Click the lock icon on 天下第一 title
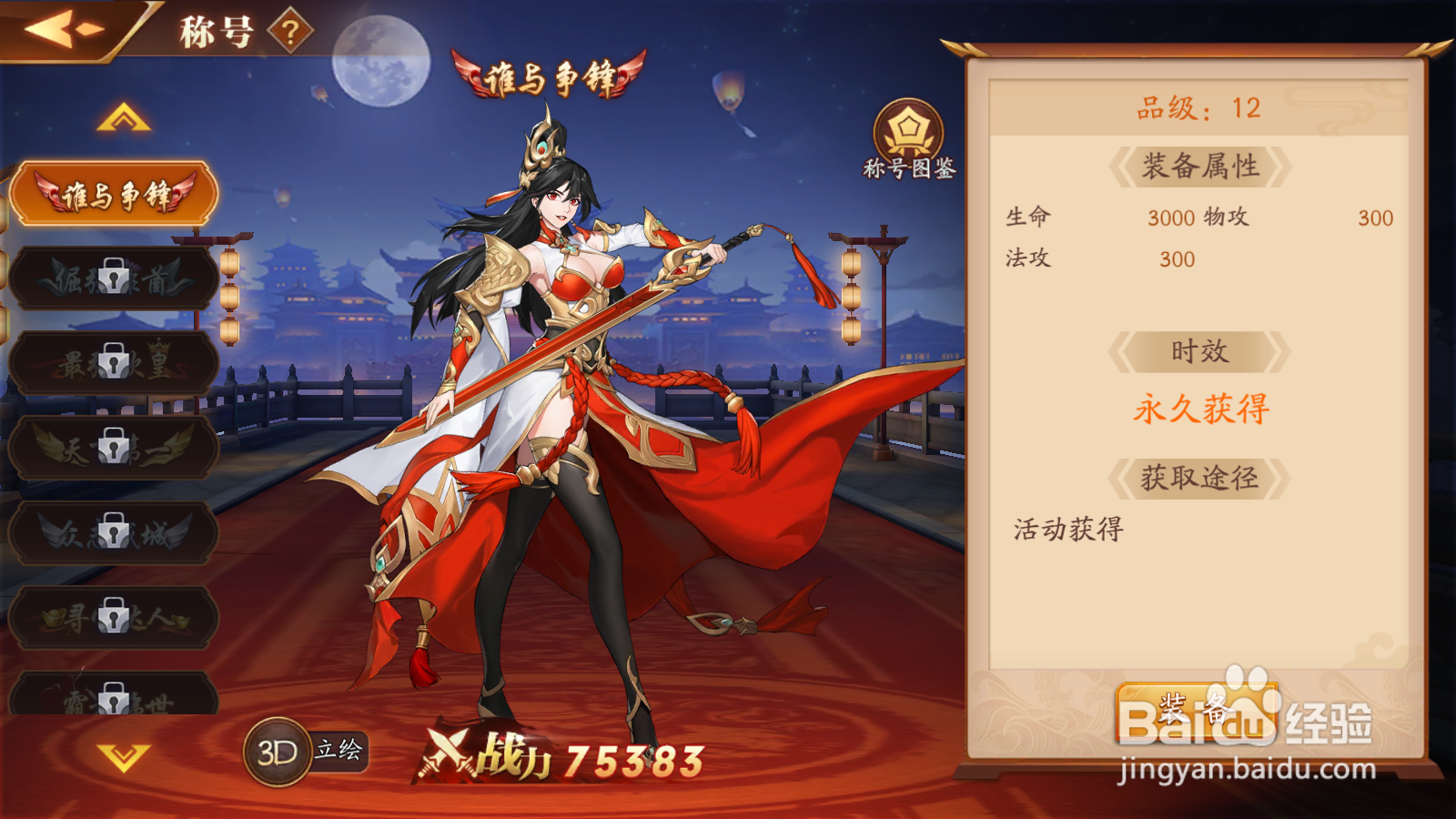Image resolution: width=1456 pixels, height=819 pixels. pos(113,448)
